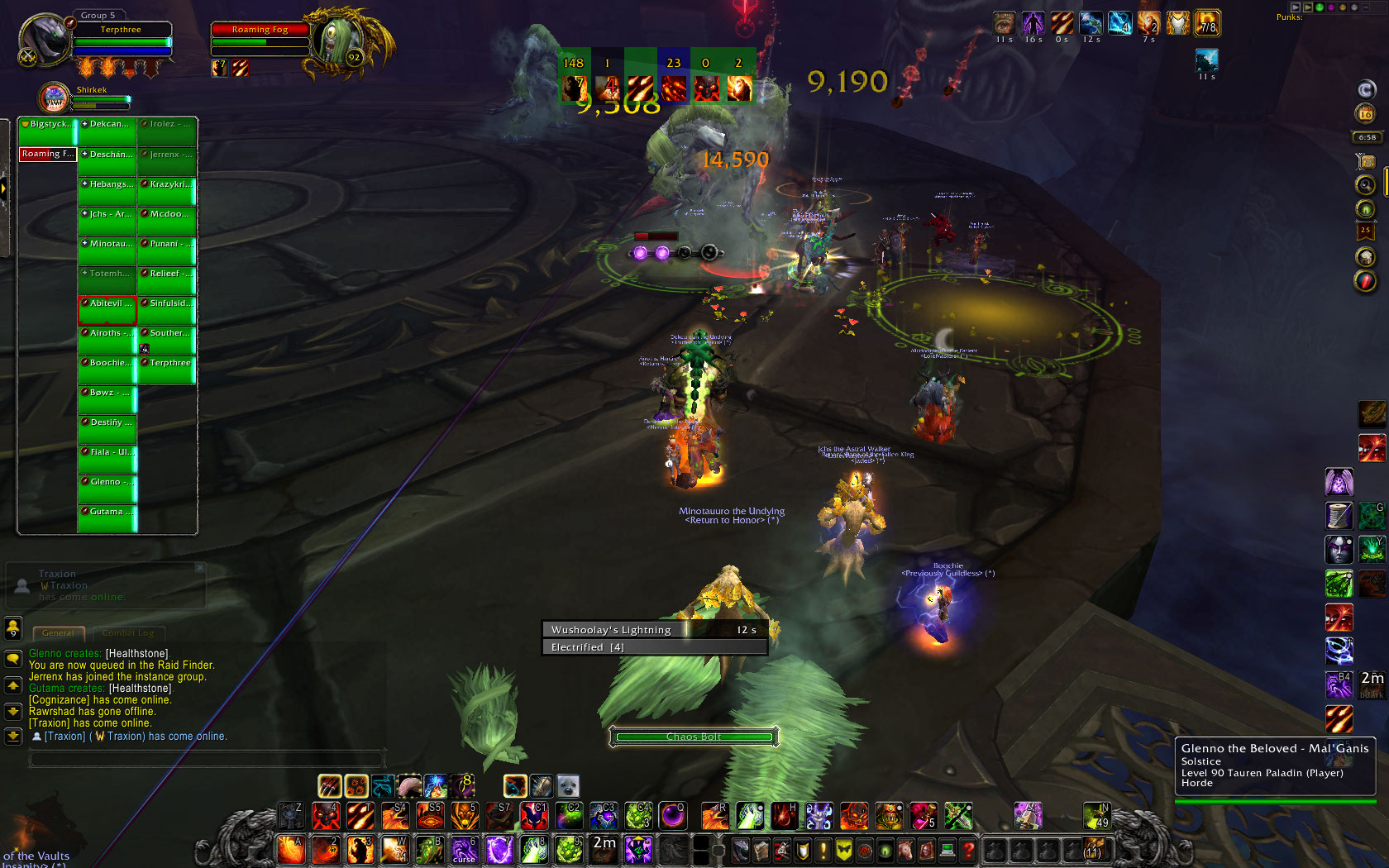Click the Shirkek pet frame
The width and height of the screenshot is (1389, 868).
(55, 98)
